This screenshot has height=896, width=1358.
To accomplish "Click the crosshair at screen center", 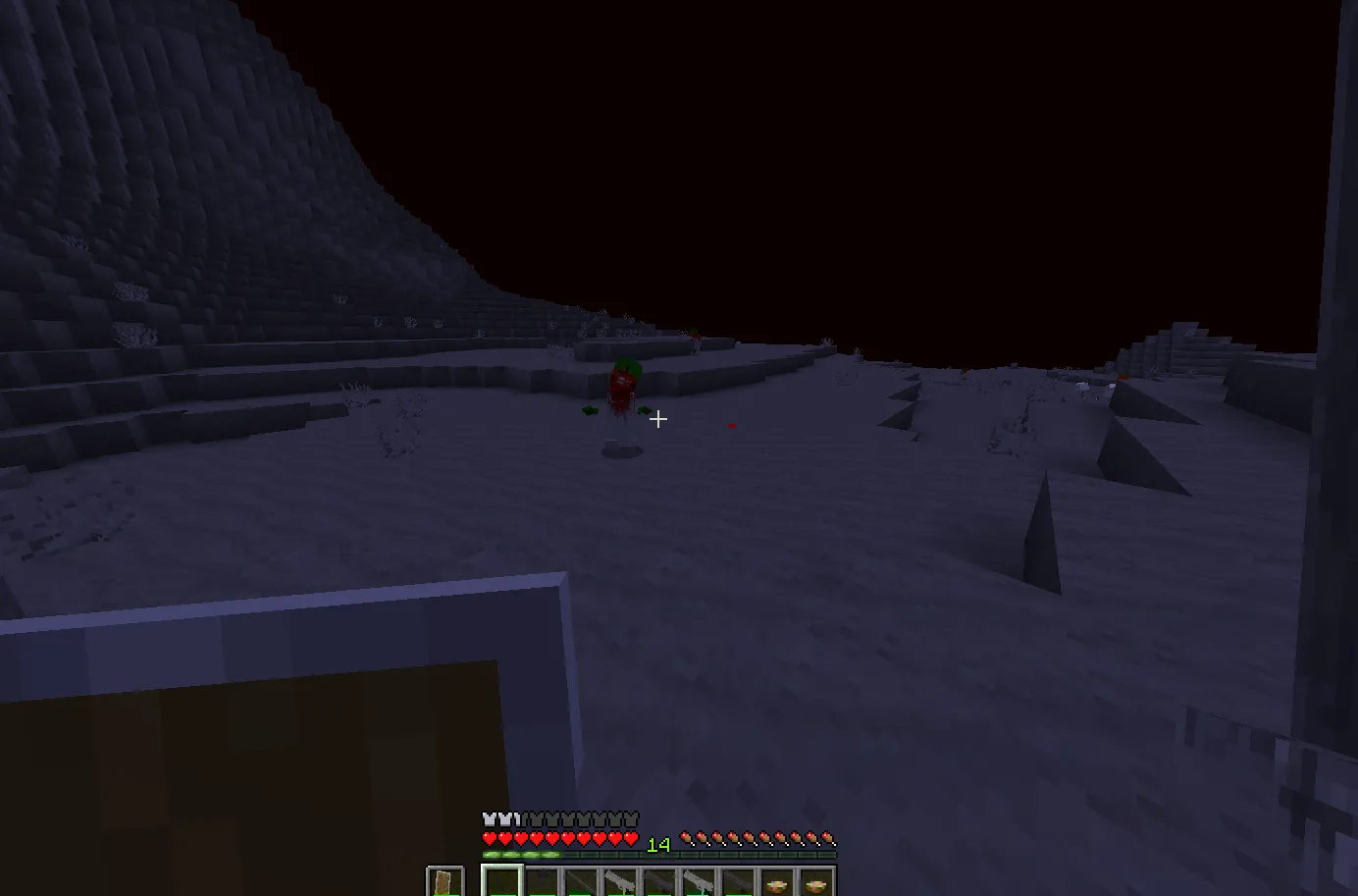I will click(x=658, y=419).
